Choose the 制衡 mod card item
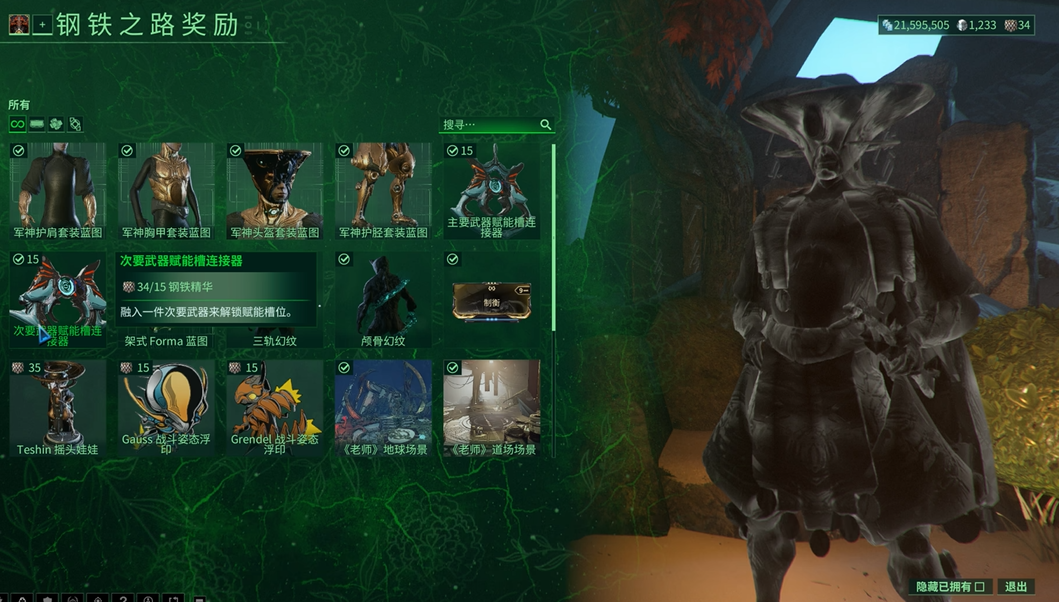This screenshot has height=602, width=1059. (491, 299)
